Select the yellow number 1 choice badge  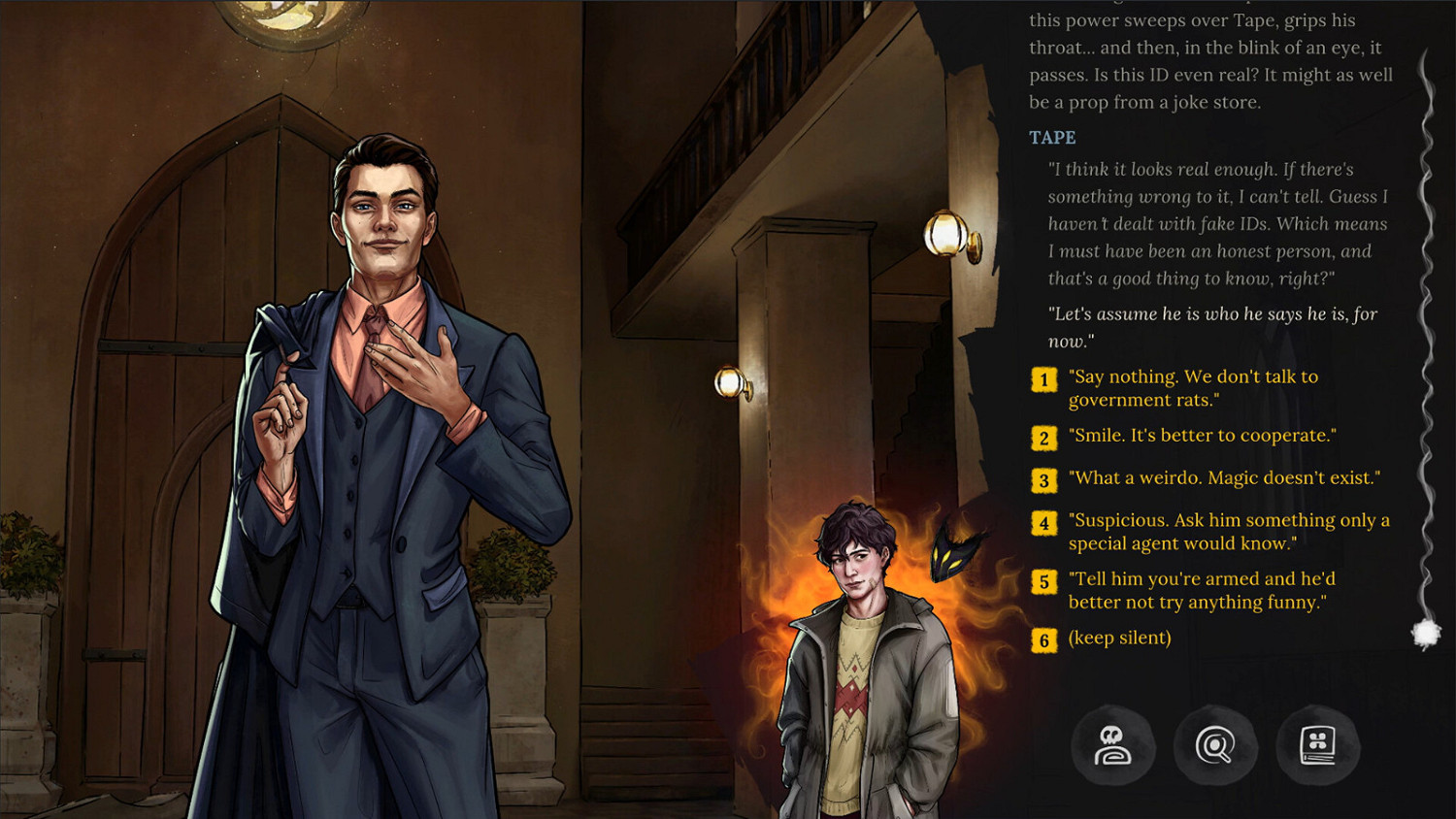coord(1042,380)
